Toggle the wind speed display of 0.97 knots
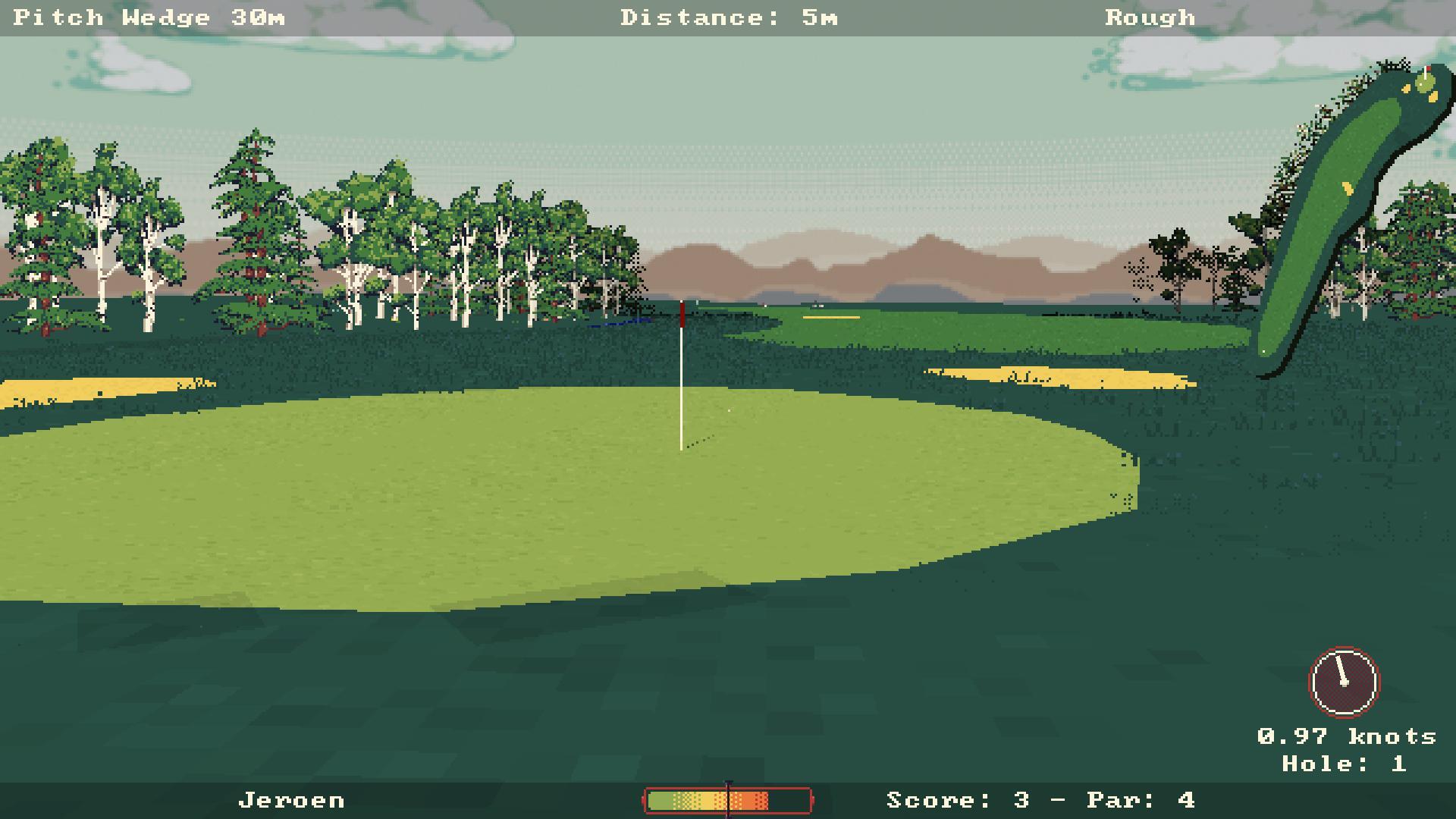The height and width of the screenshot is (819, 1456). 1348,734
